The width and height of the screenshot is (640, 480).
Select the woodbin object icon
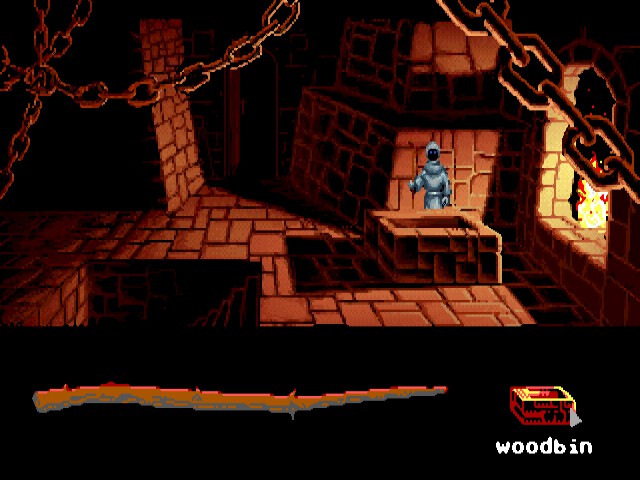coord(542,408)
